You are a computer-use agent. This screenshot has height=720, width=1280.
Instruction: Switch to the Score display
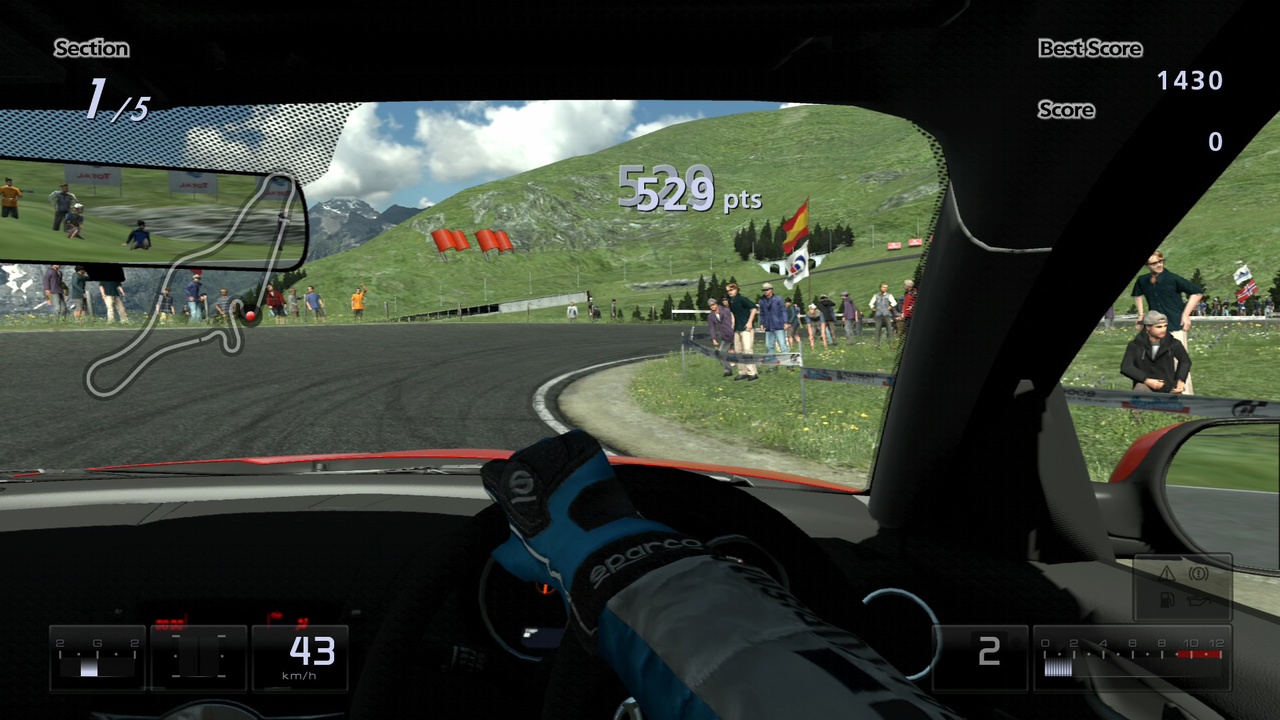pos(1065,110)
